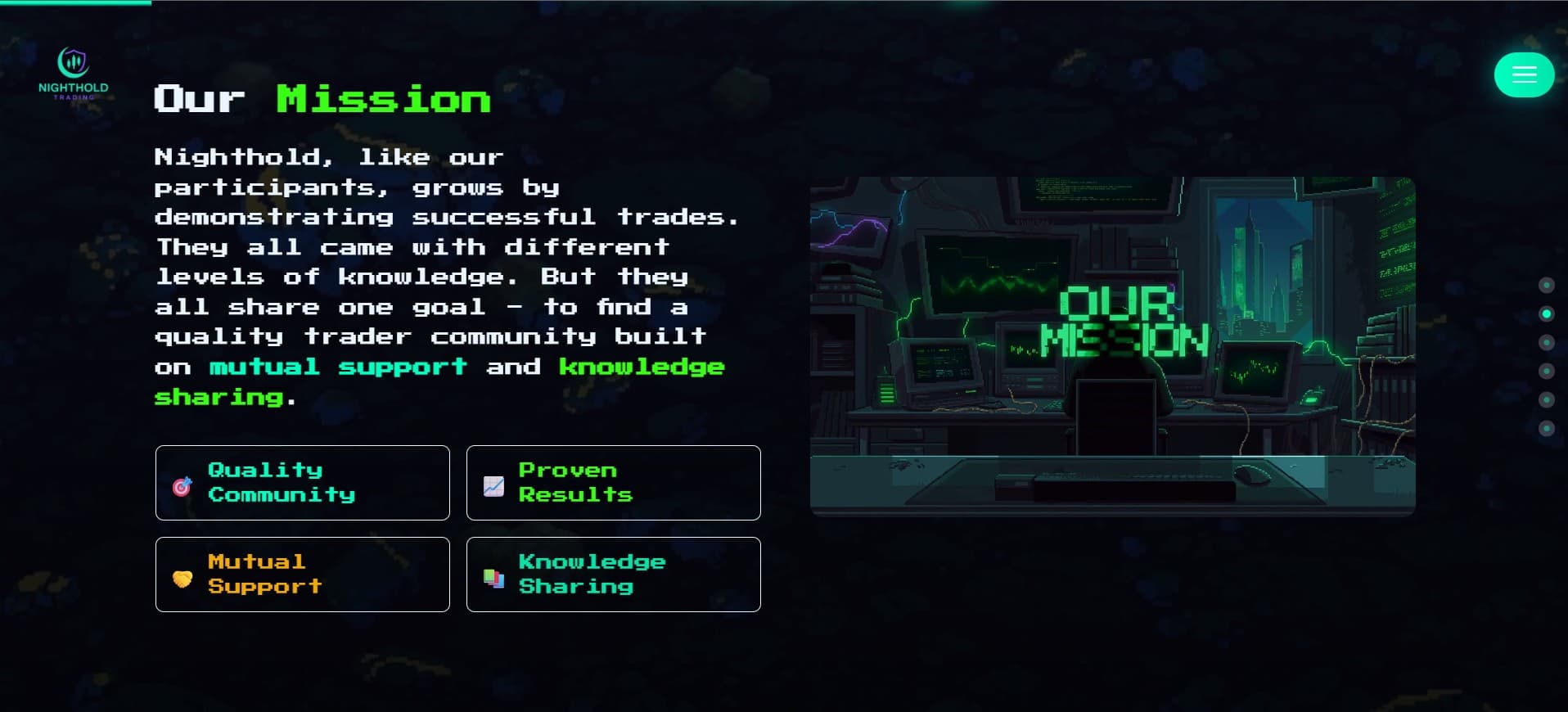1568x712 pixels.
Task: Click the second-to-last scroll dot
Action: tap(1547, 399)
